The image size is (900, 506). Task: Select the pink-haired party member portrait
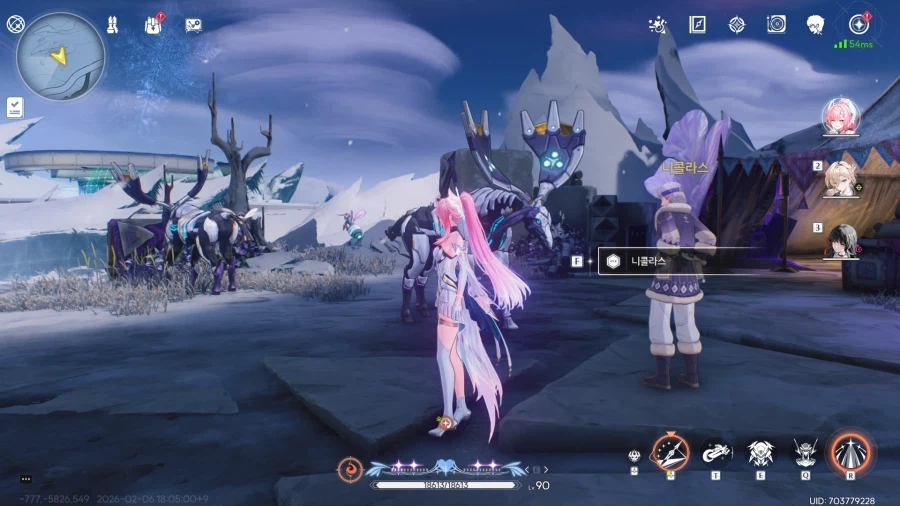click(843, 118)
